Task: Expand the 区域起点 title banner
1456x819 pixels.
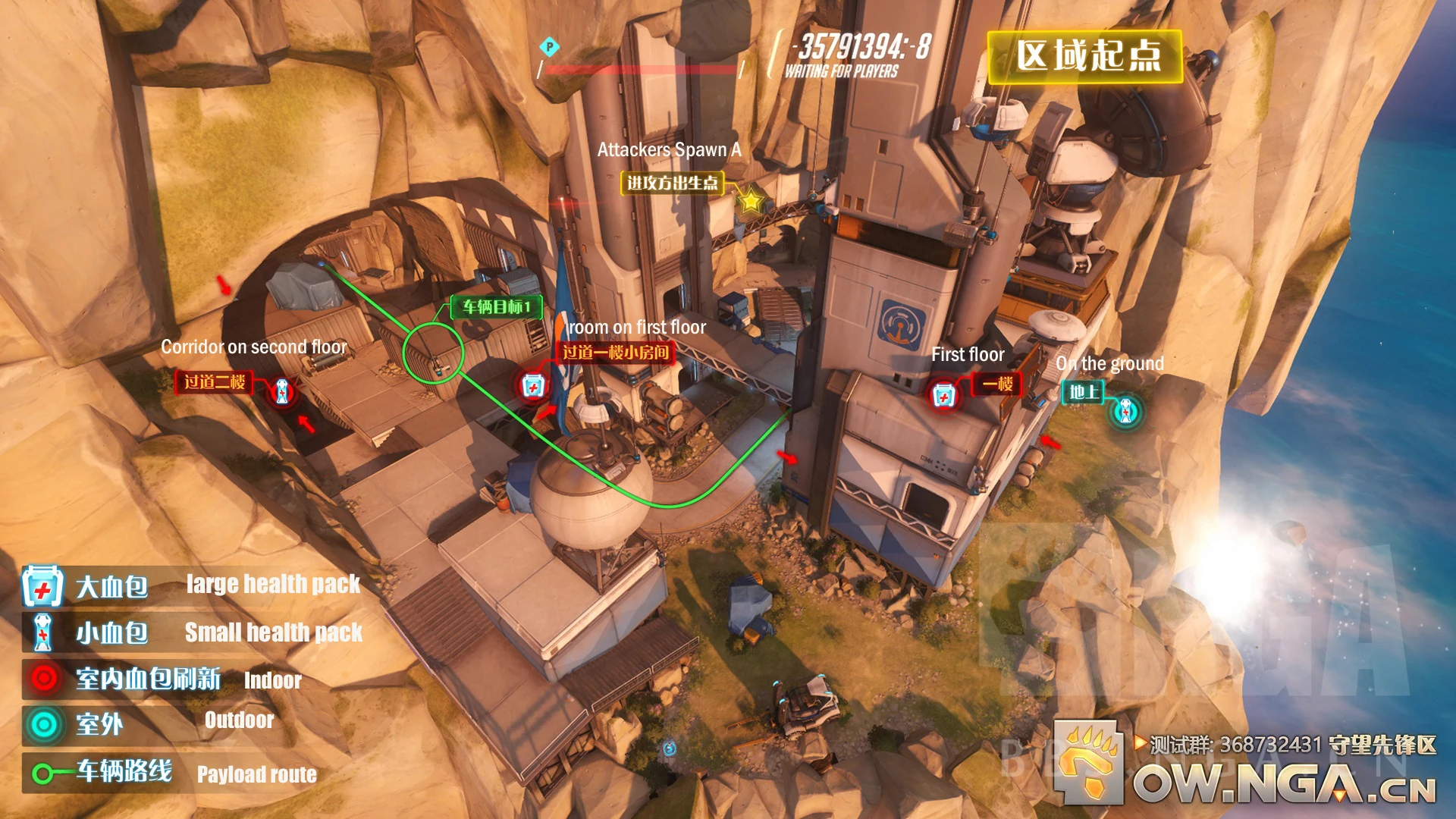Action: [x=1086, y=57]
